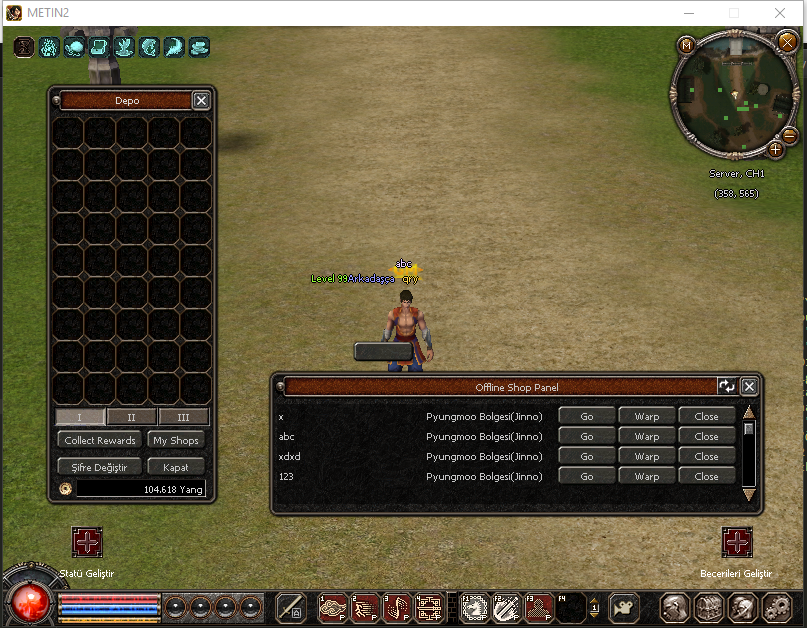The width and height of the screenshot is (807, 628).
Task: Close the Depo storage window
Action: coord(201,100)
